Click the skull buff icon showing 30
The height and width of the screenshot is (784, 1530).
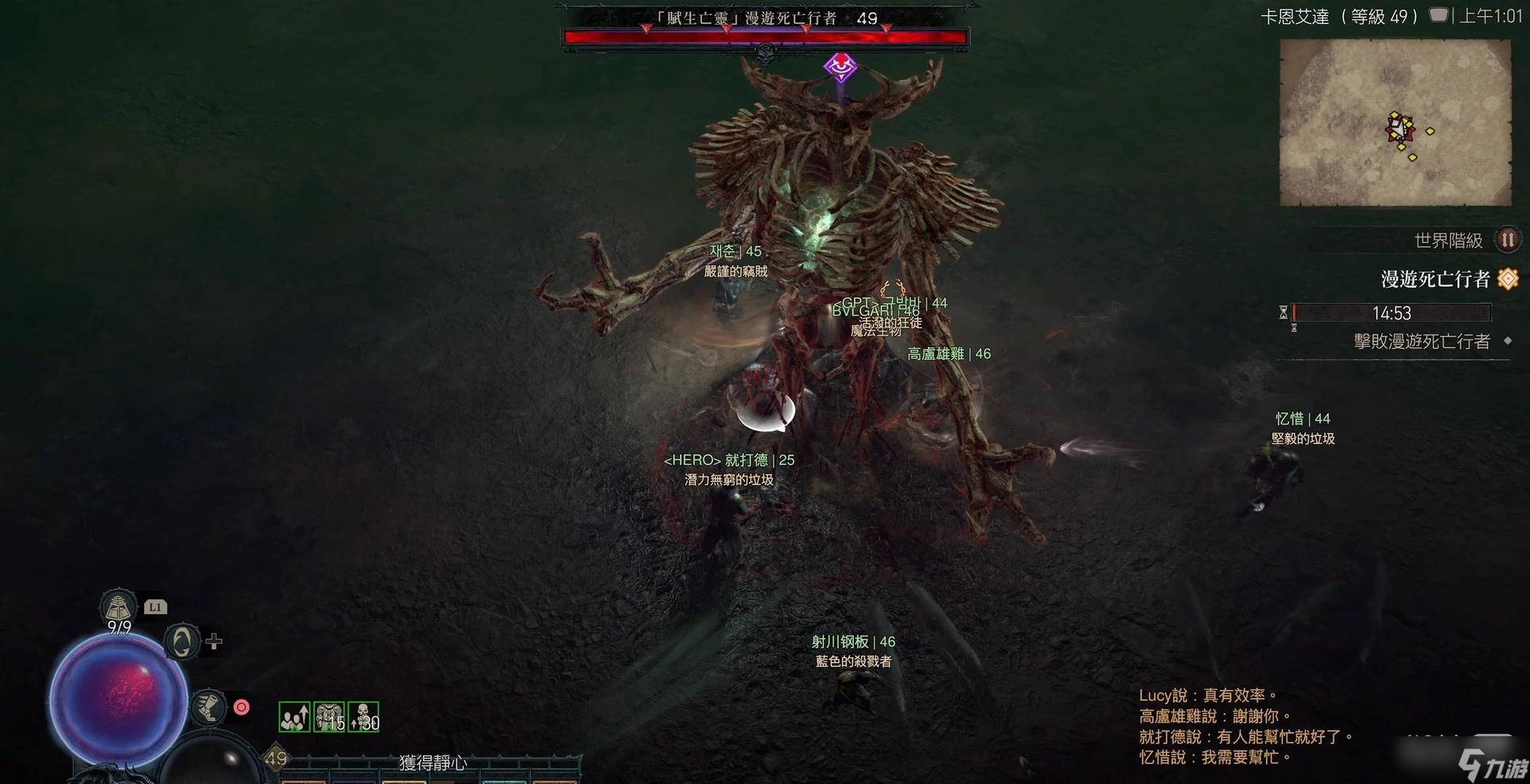click(363, 716)
